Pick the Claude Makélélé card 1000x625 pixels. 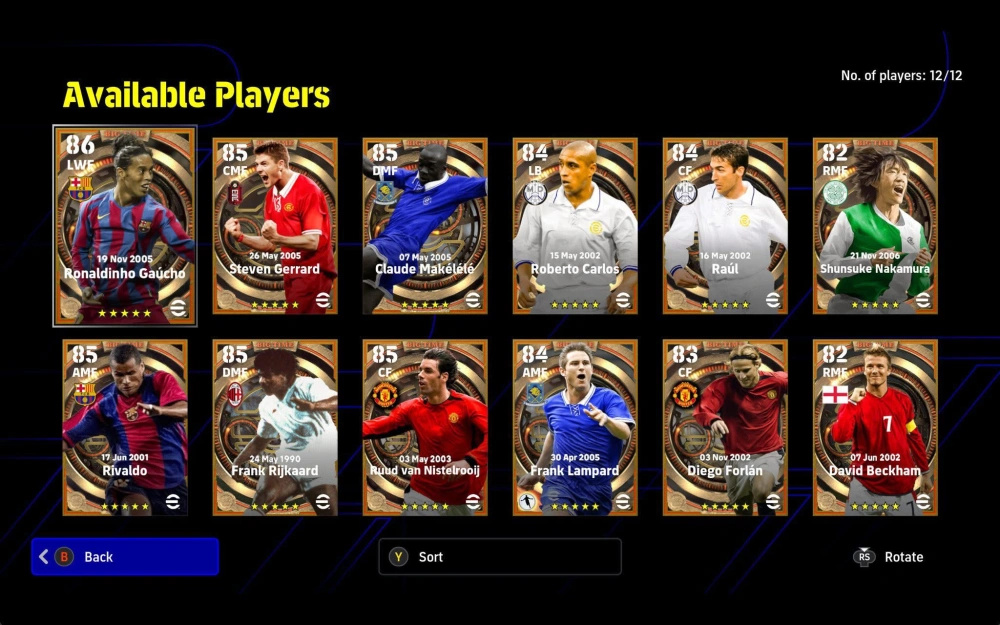[x=425, y=226]
